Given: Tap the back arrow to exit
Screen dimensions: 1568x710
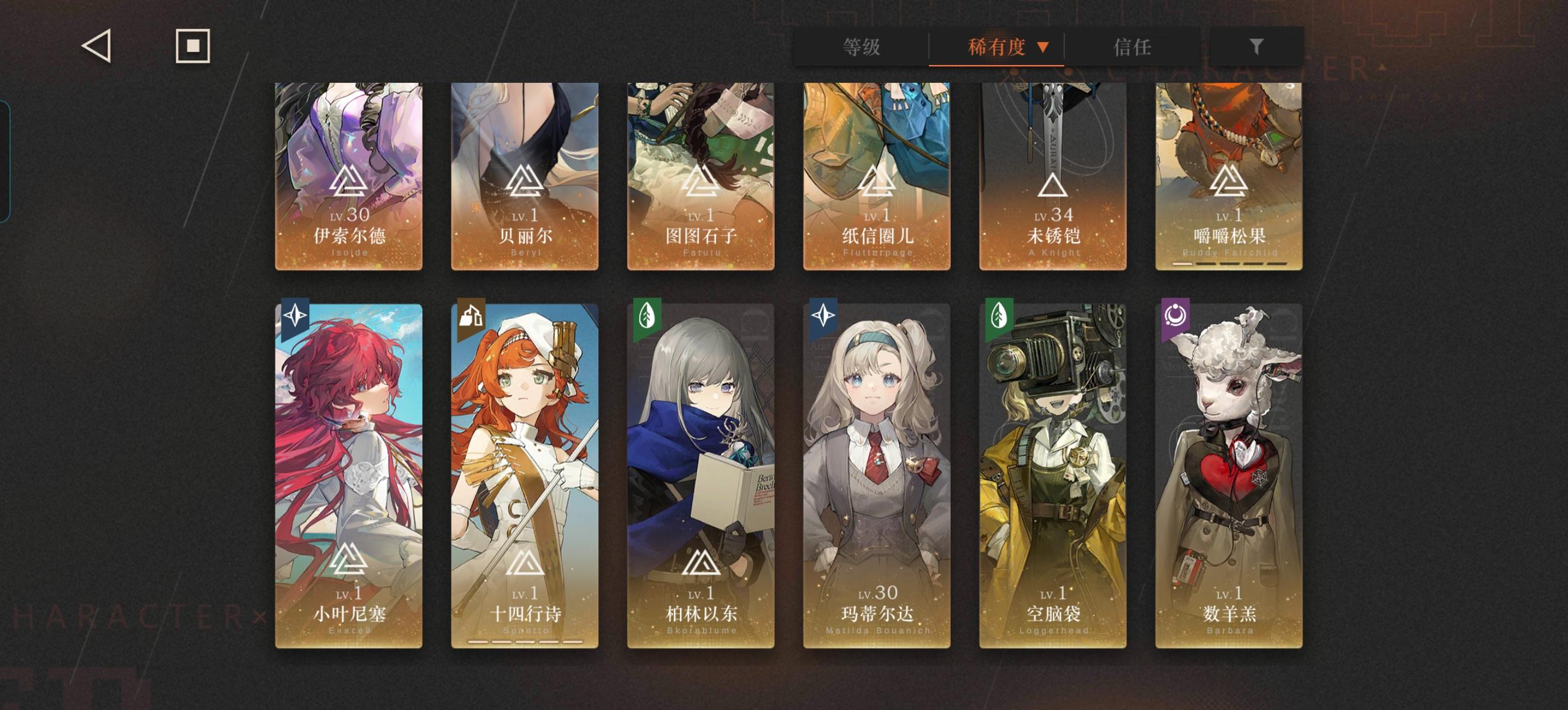Looking at the screenshot, I should pos(98,46).
